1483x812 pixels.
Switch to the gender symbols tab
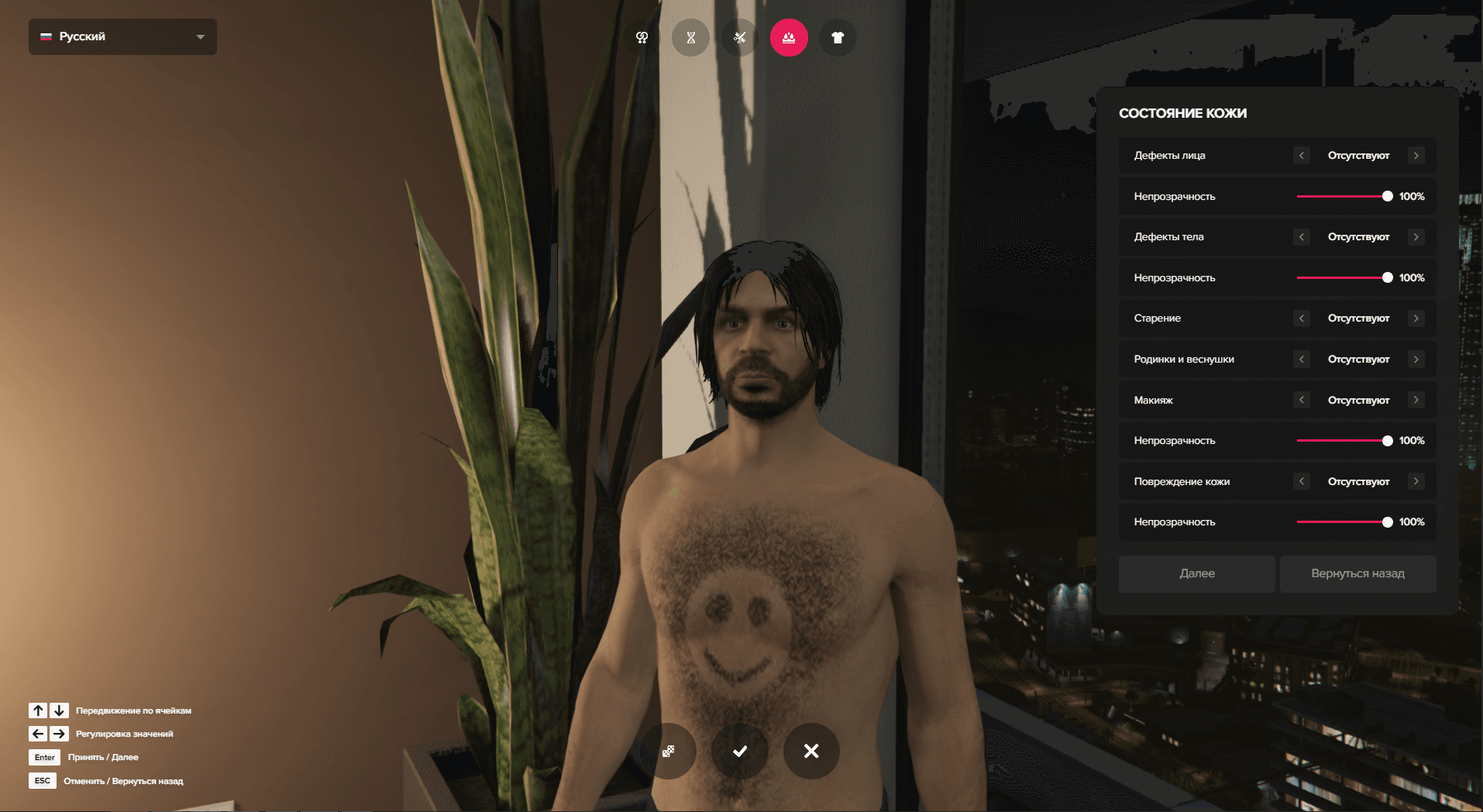click(x=642, y=37)
